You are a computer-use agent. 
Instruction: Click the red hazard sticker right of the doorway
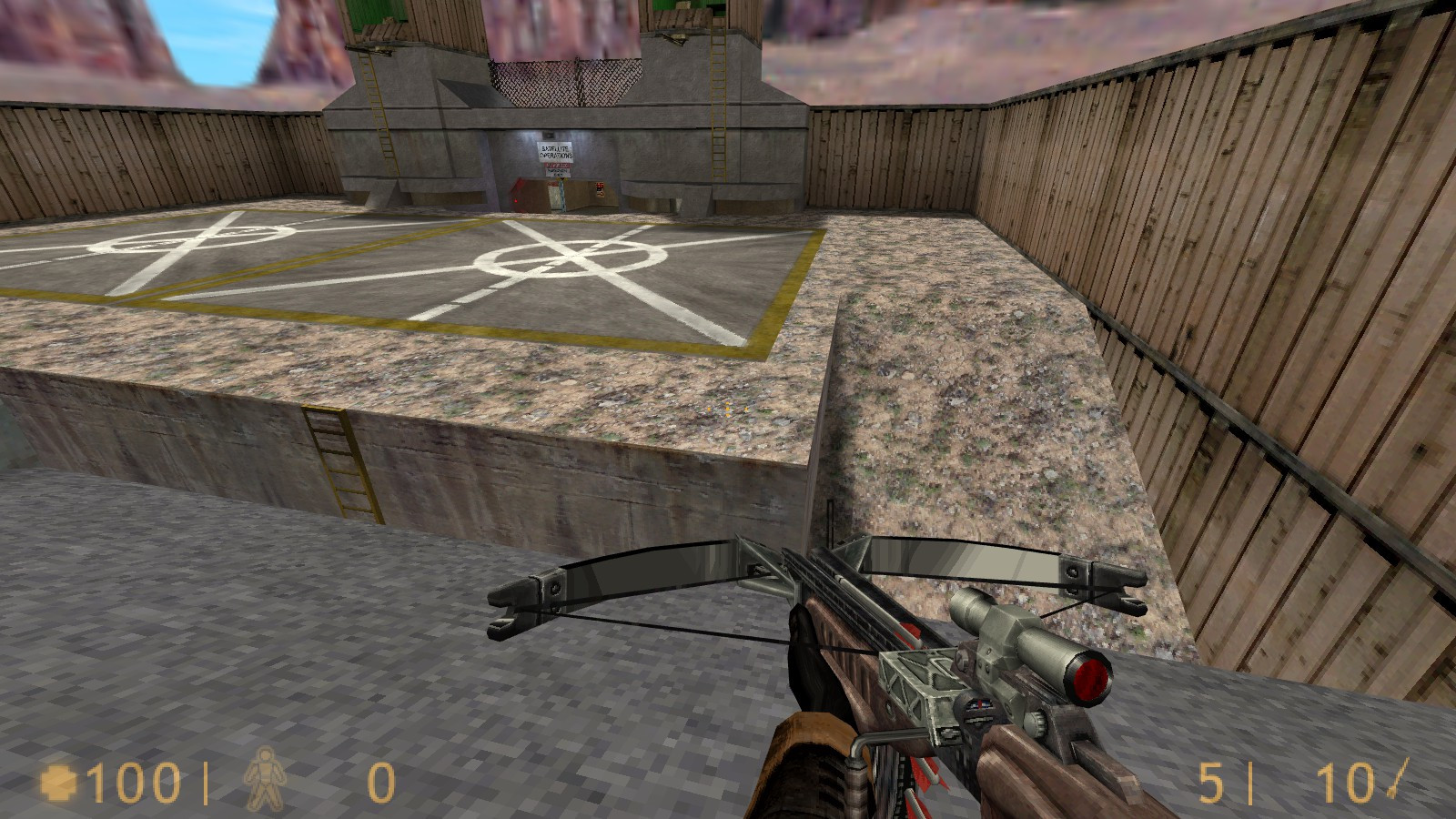coord(600,187)
